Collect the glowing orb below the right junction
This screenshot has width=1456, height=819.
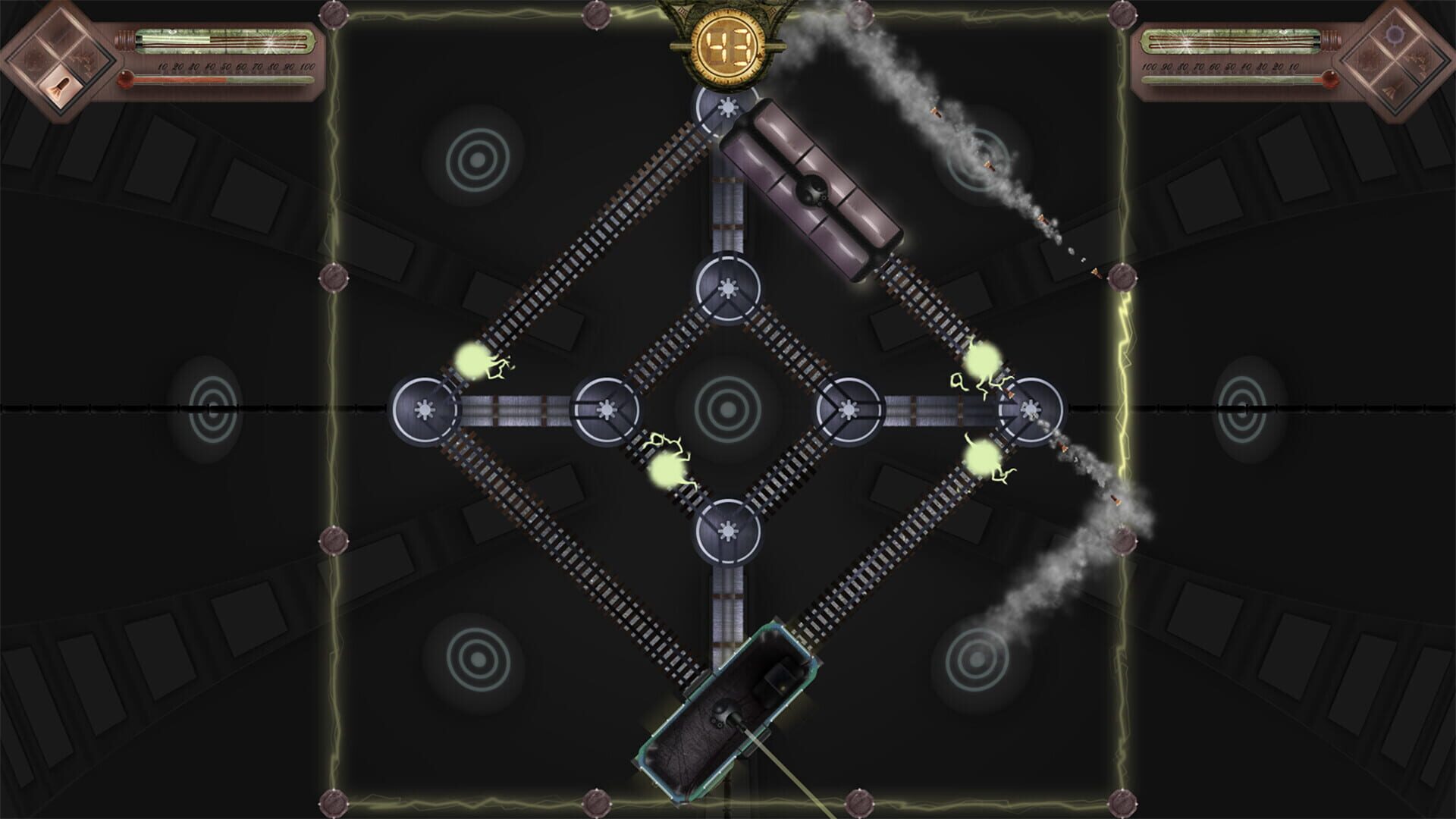click(981, 458)
